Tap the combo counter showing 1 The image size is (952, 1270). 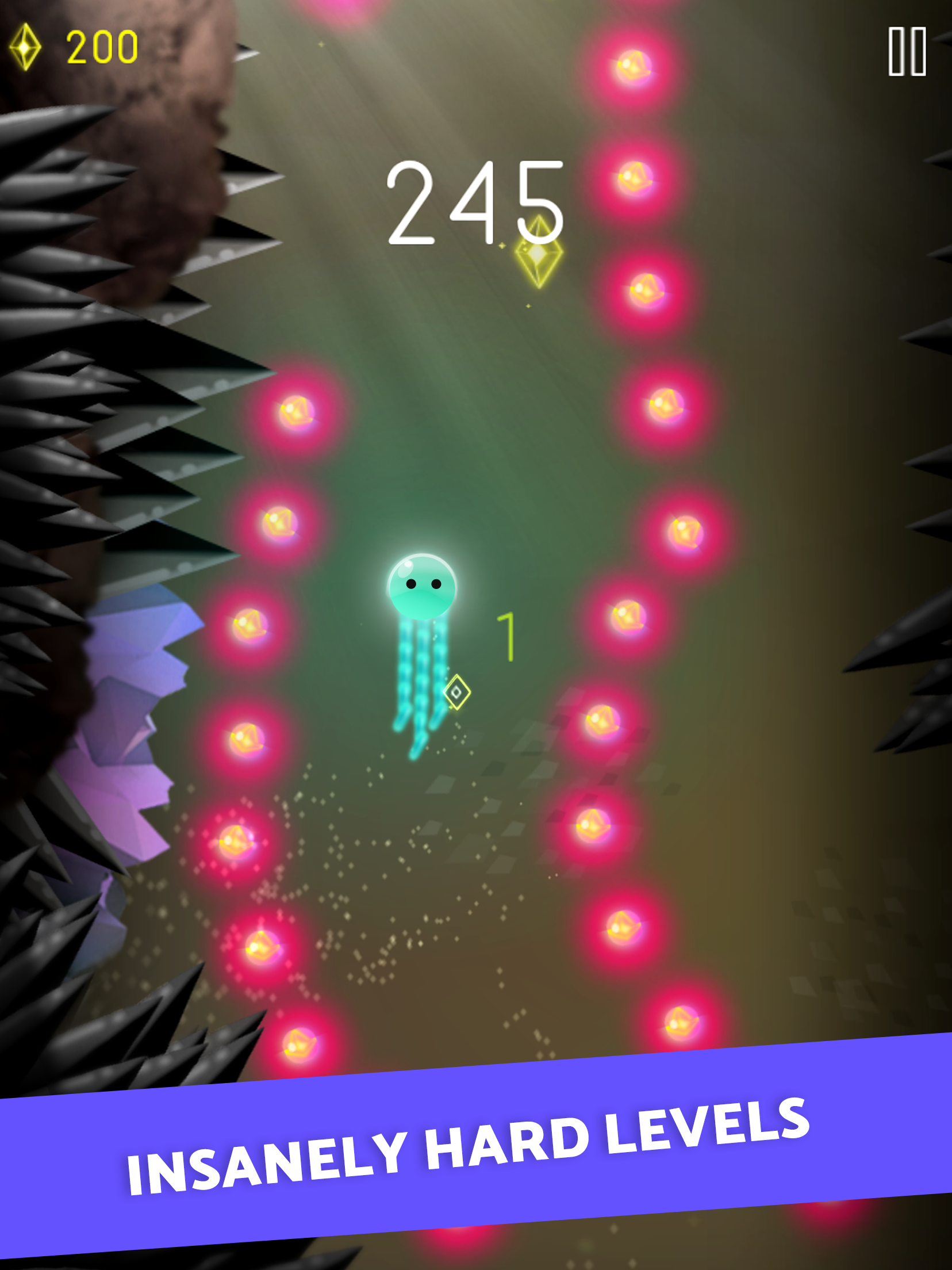pyautogui.click(x=507, y=636)
